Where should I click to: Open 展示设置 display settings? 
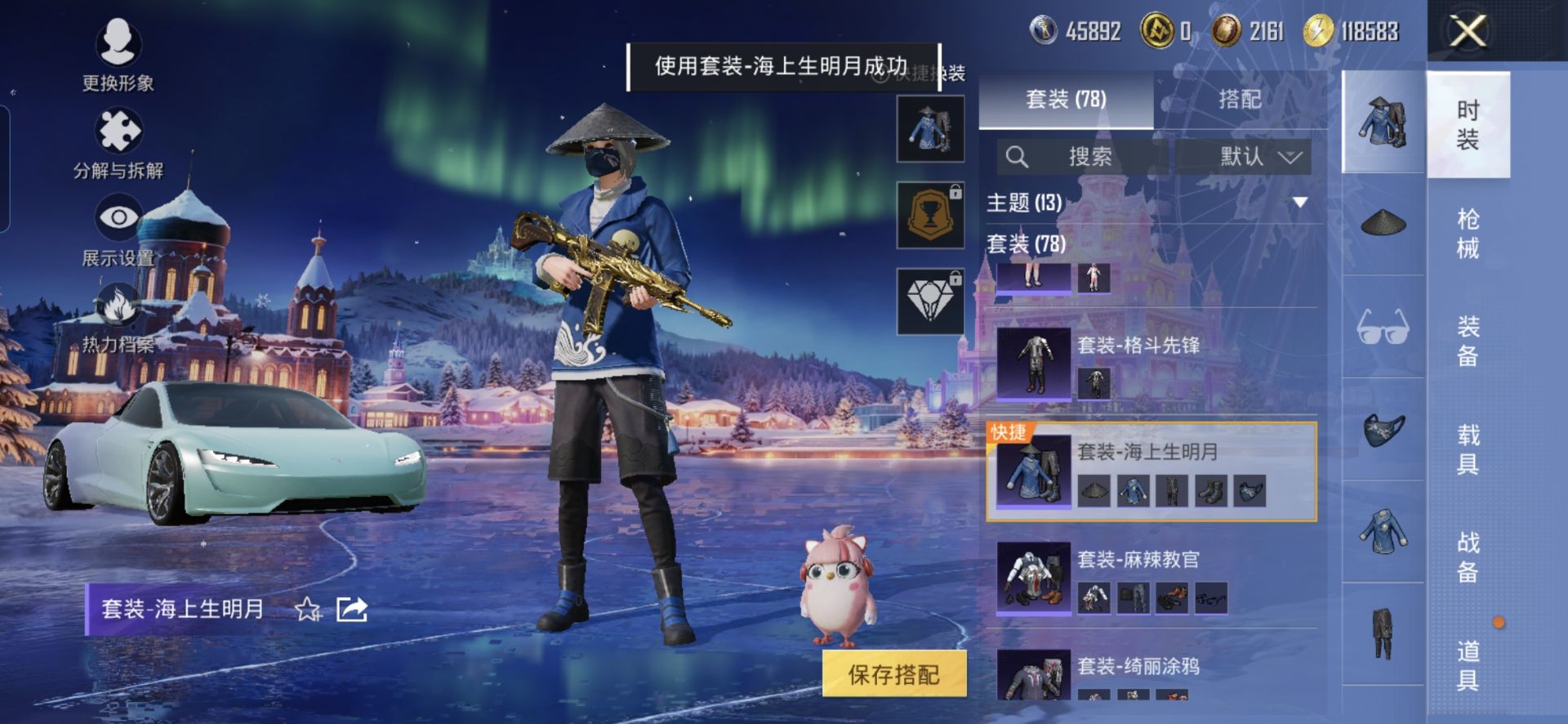(x=118, y=231)
